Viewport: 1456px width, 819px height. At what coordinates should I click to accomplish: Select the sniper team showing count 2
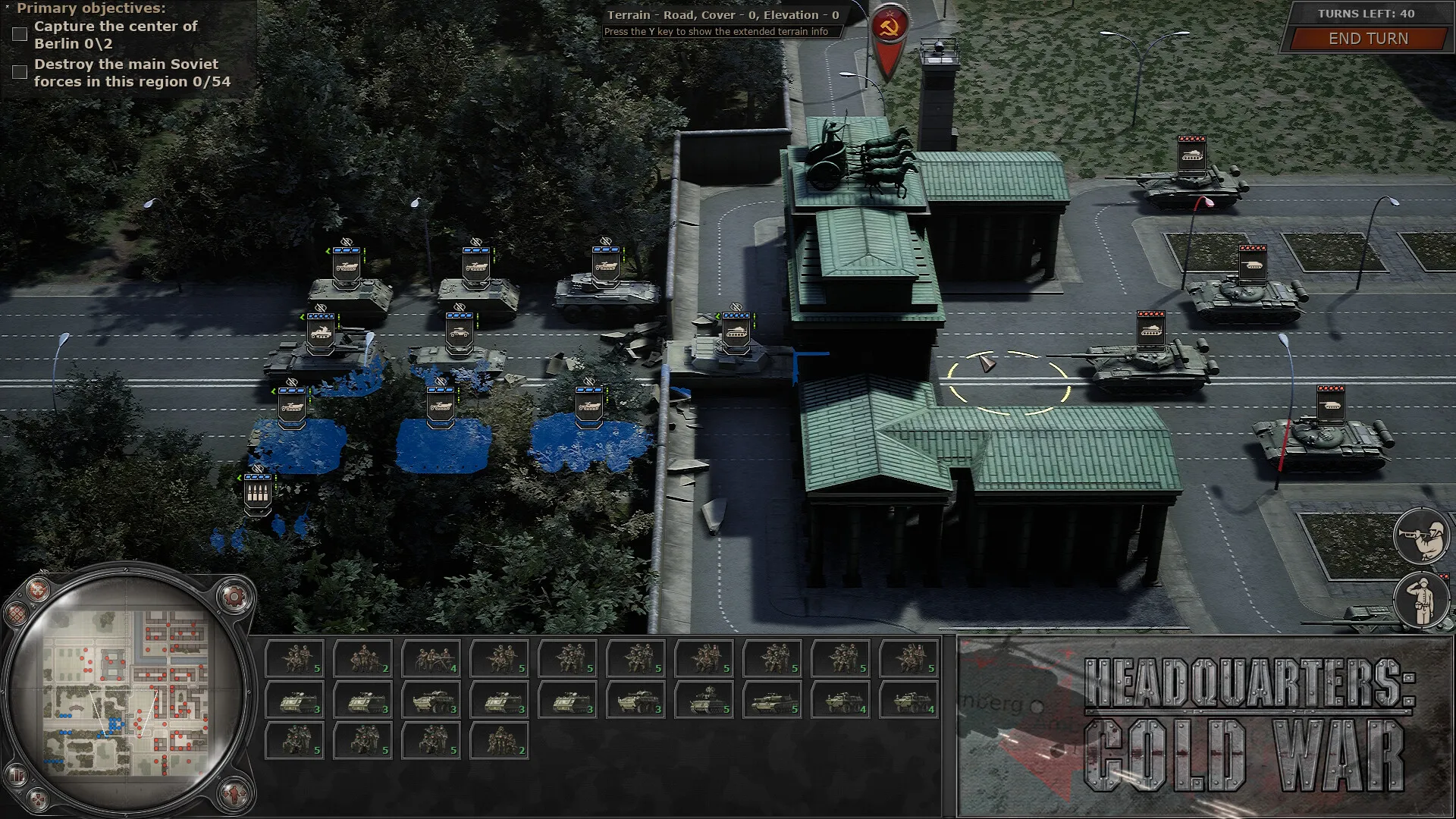click(364, 656)
